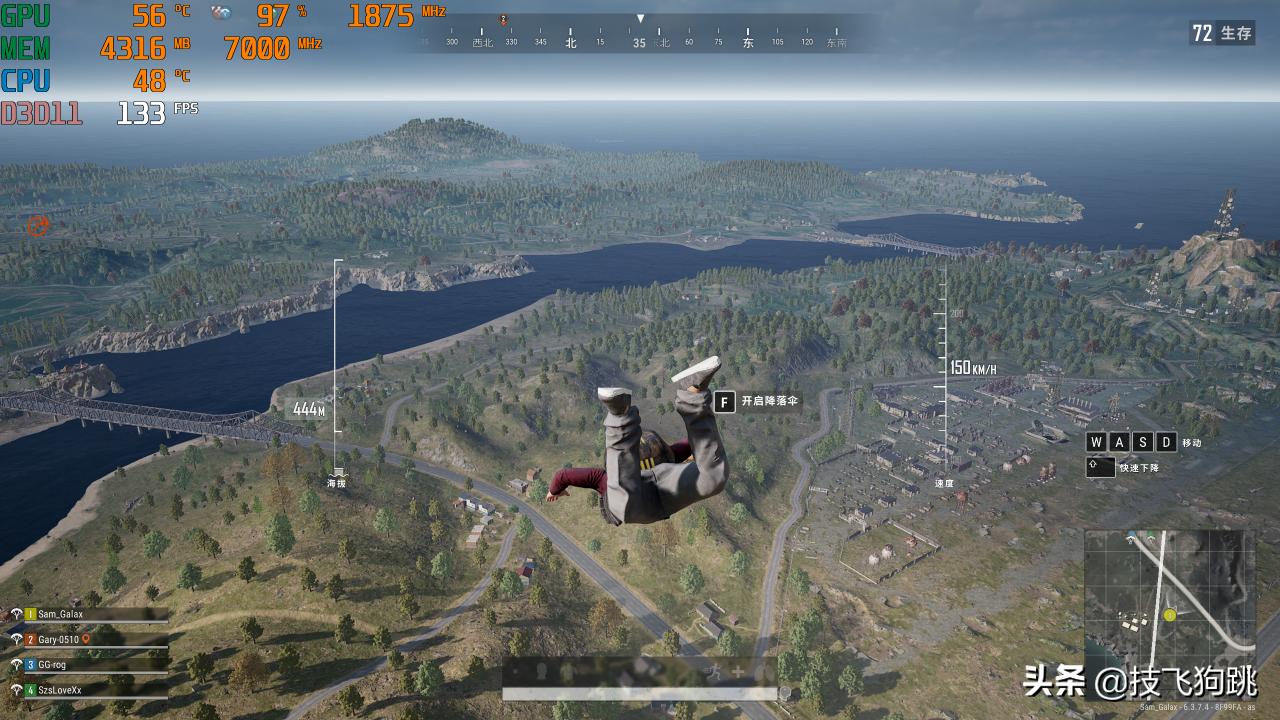Image resolution: width=1280 pixels, height=720 pixels.
Task: Click the yellow player marker on the minimap
Action: point(1170,615)
